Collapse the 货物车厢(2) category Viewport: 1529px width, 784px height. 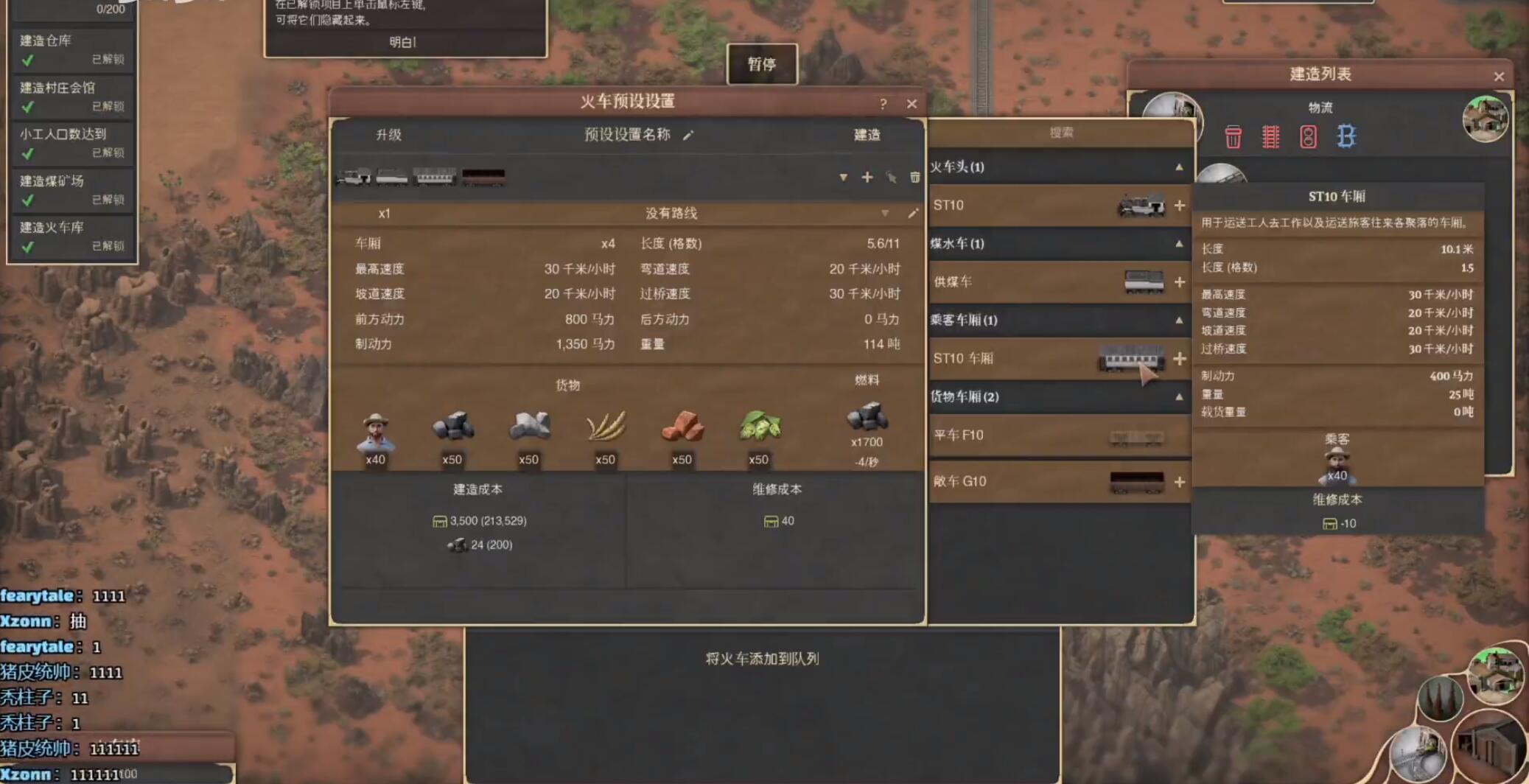click(x=1179, y=396)
